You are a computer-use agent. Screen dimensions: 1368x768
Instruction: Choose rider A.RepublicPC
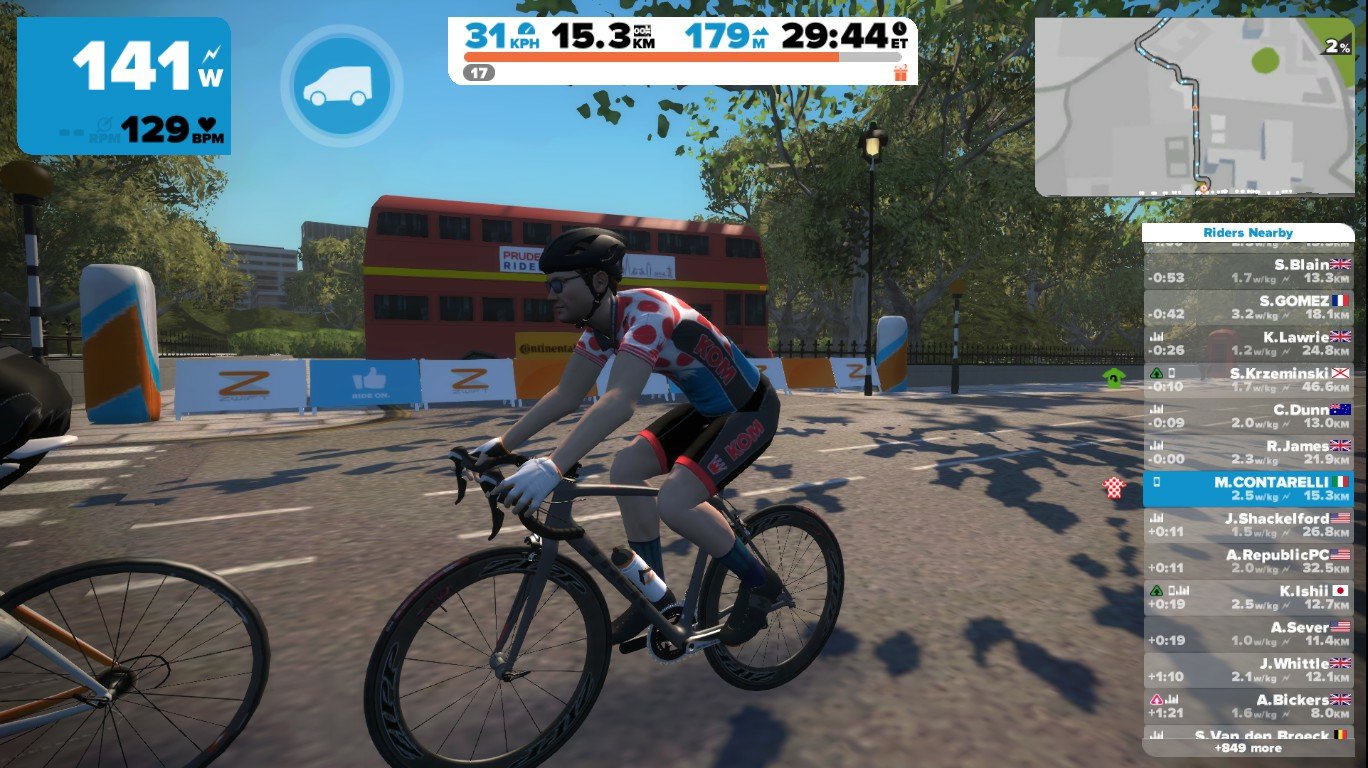1248,561
